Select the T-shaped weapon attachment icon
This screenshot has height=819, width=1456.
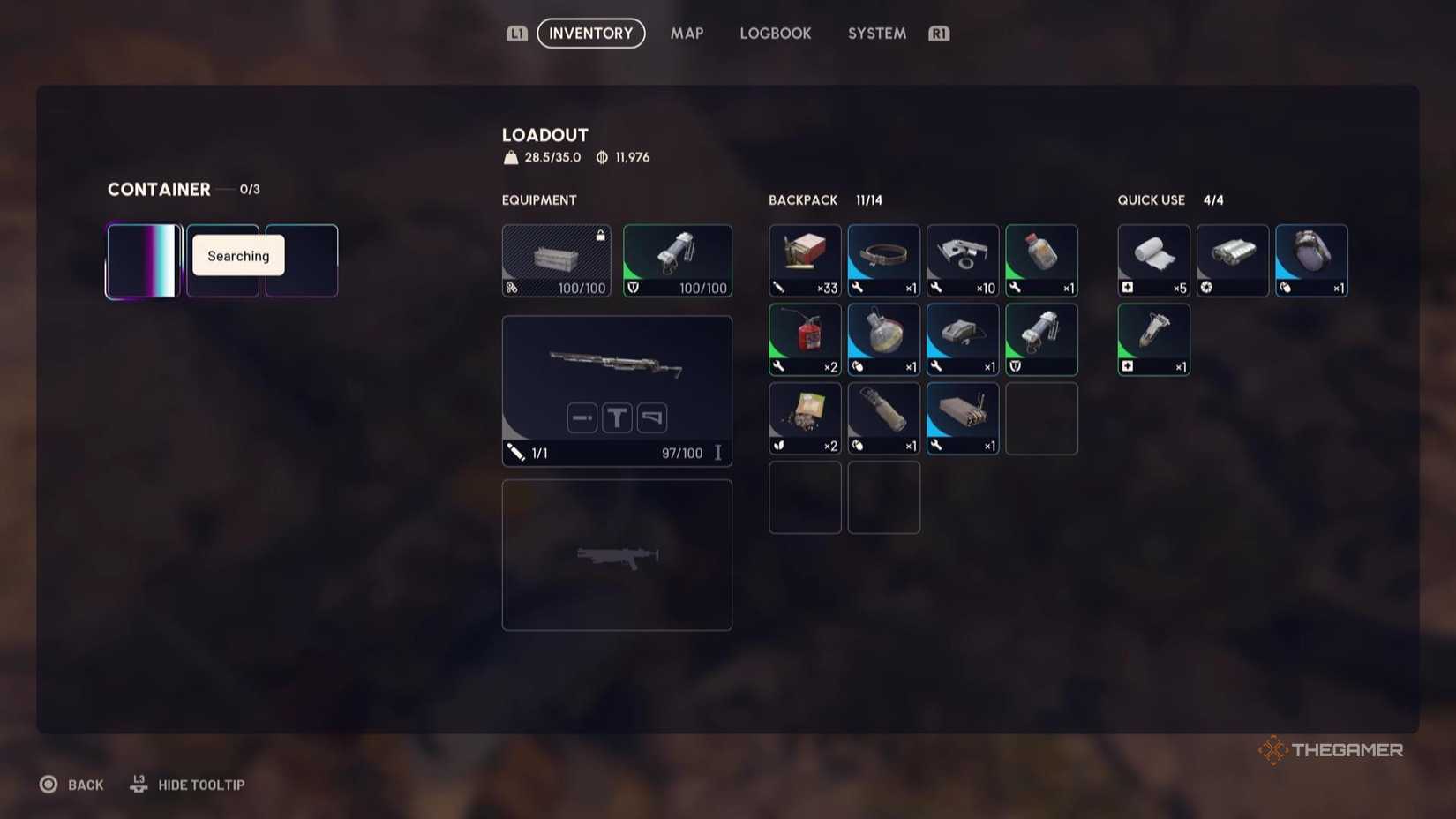[x=616, y=417]
